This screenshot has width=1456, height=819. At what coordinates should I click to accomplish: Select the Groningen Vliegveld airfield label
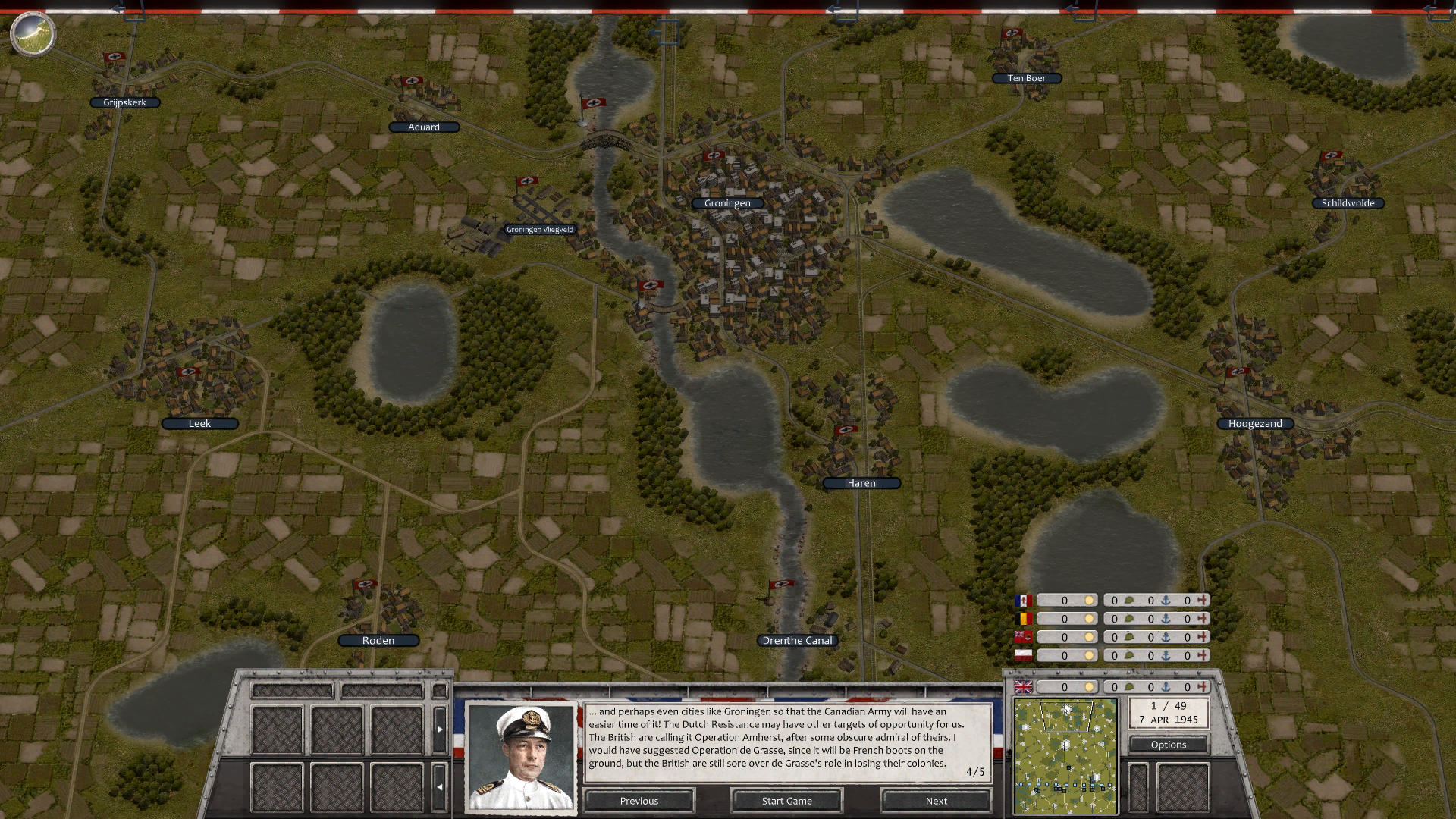click(540, 228)
